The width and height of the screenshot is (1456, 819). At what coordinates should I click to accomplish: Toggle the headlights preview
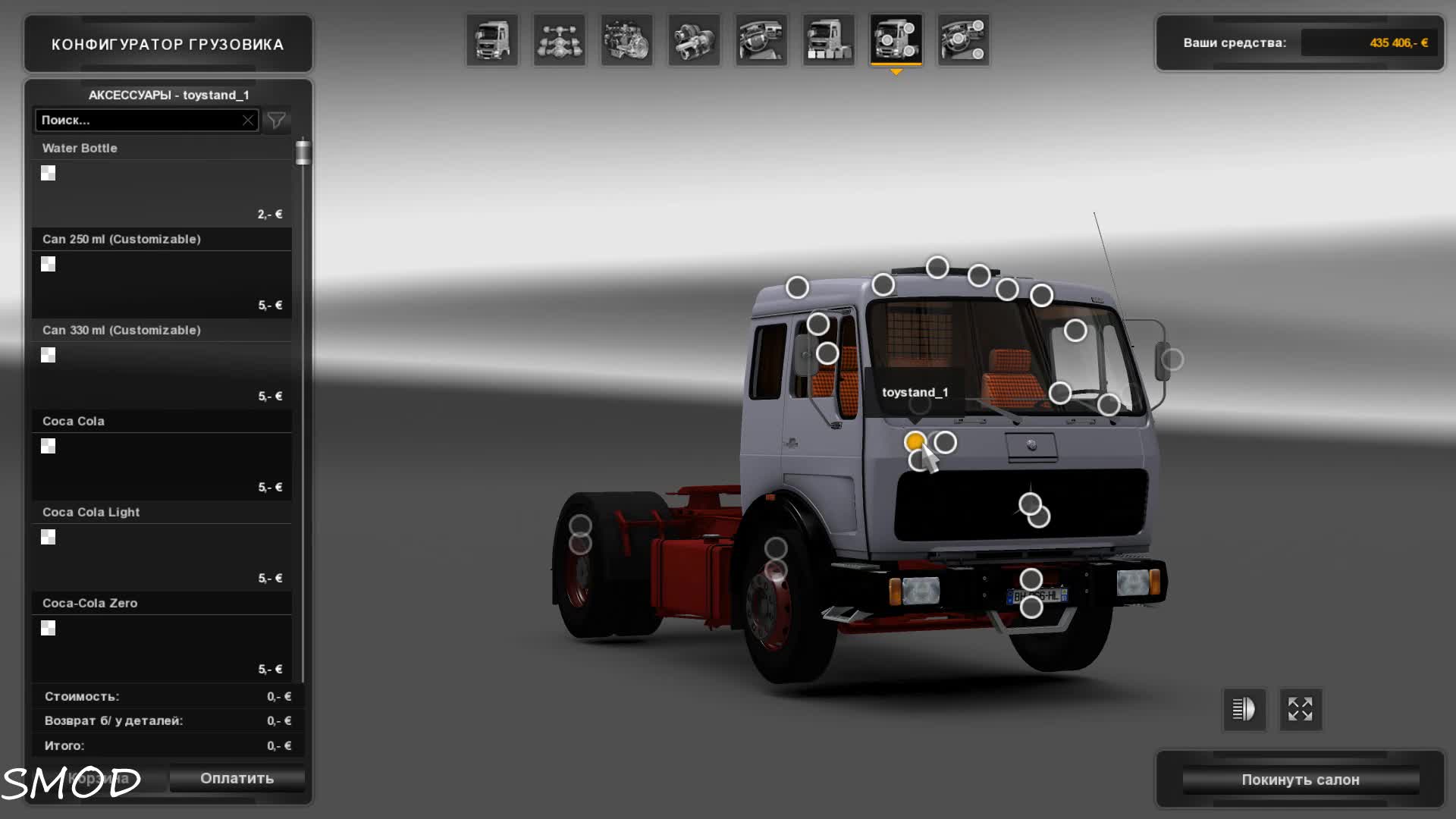(1244, 709)
